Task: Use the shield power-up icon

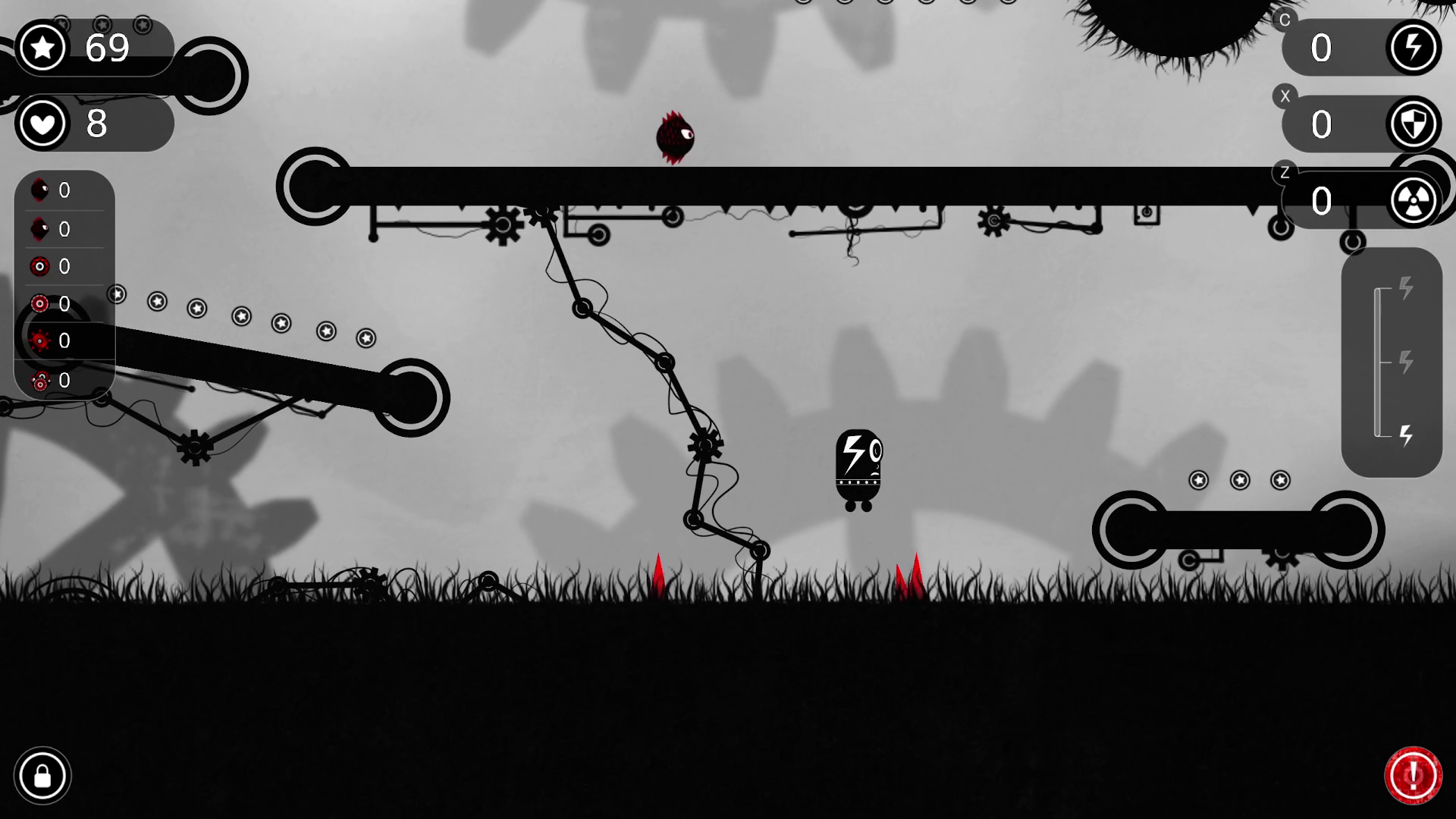Action: pos(1414,124)
